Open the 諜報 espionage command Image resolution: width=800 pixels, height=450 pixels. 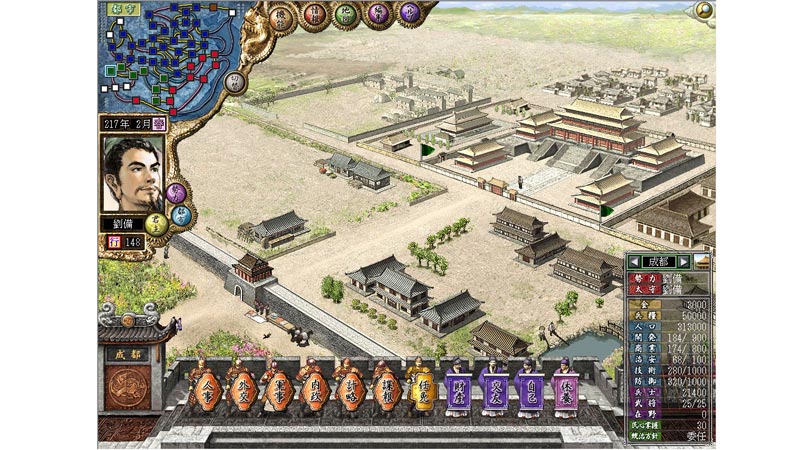tap(382, 387)
